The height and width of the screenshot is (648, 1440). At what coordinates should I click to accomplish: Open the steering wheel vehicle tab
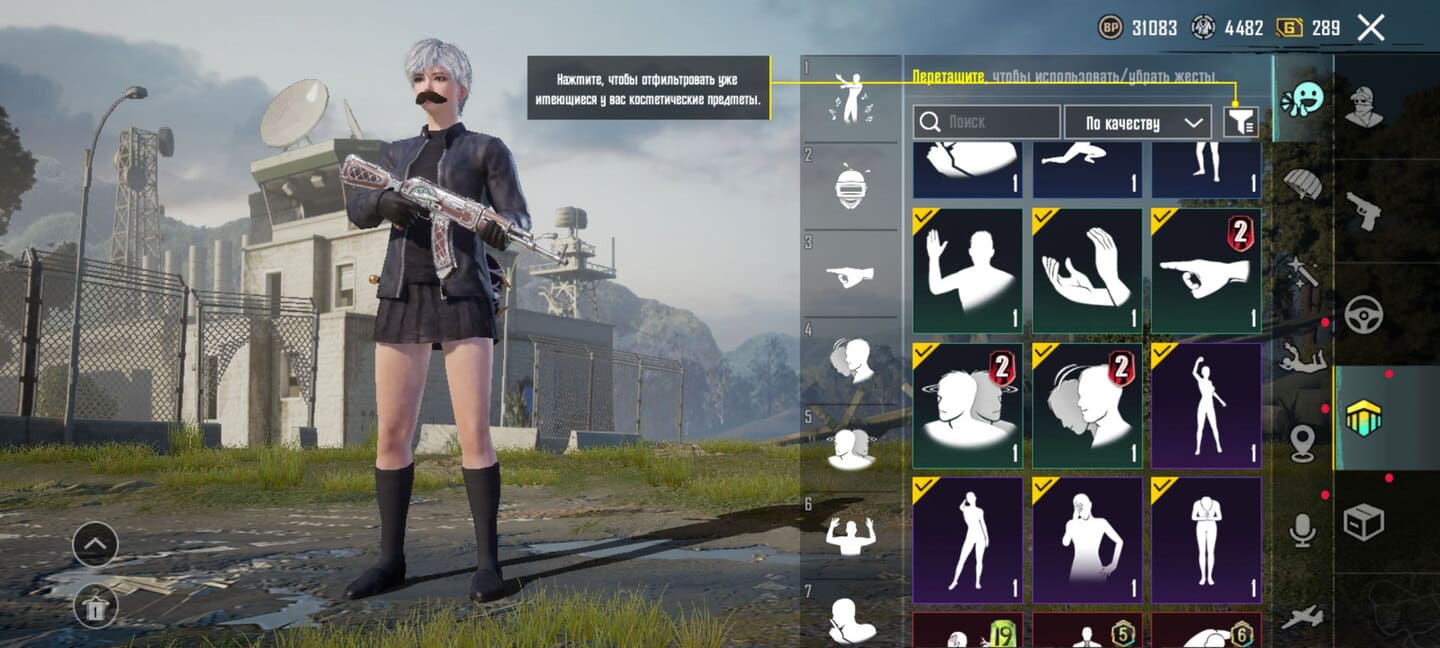(1363, 315)
